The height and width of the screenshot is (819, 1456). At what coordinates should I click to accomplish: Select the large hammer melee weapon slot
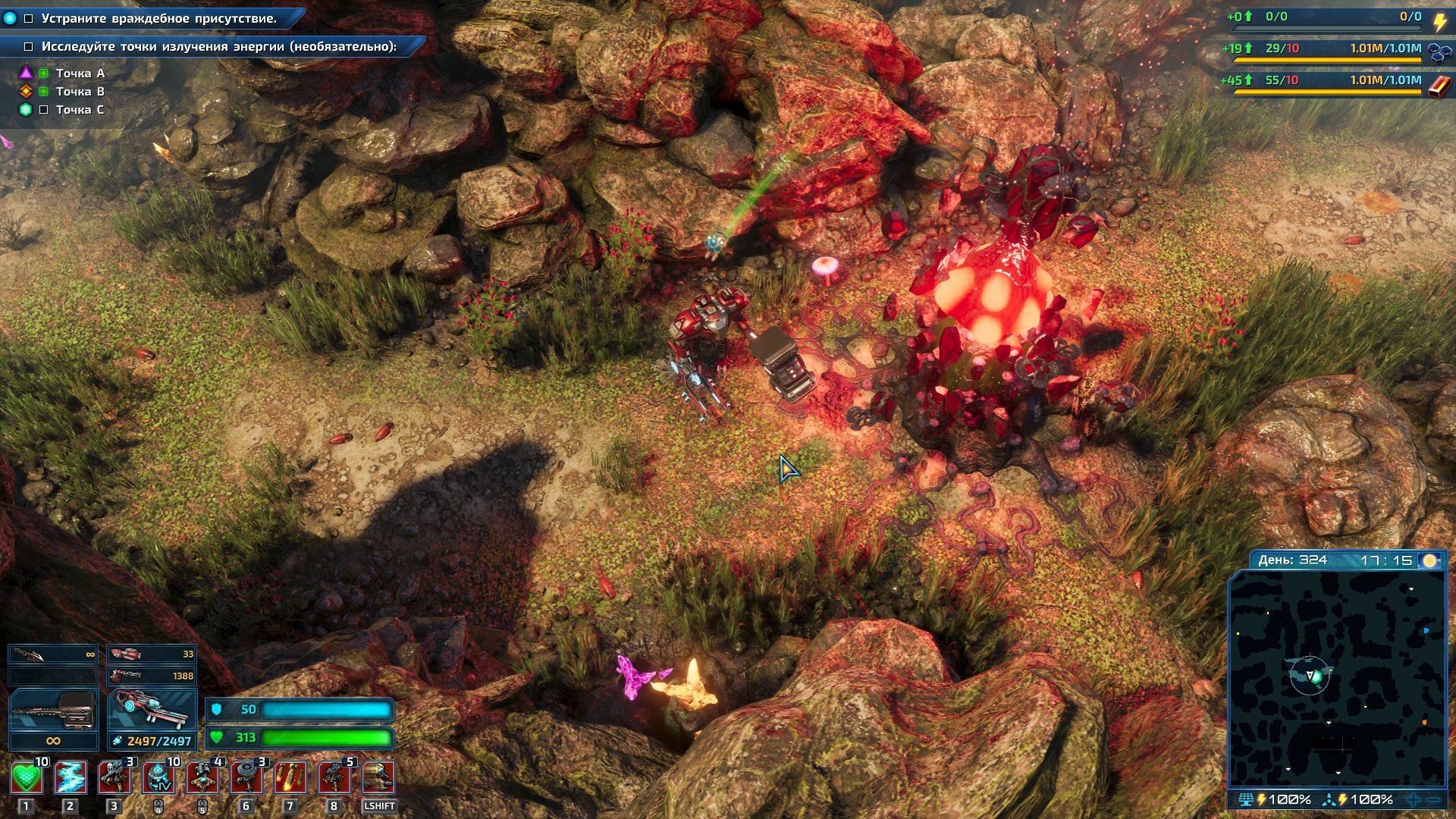53,711
